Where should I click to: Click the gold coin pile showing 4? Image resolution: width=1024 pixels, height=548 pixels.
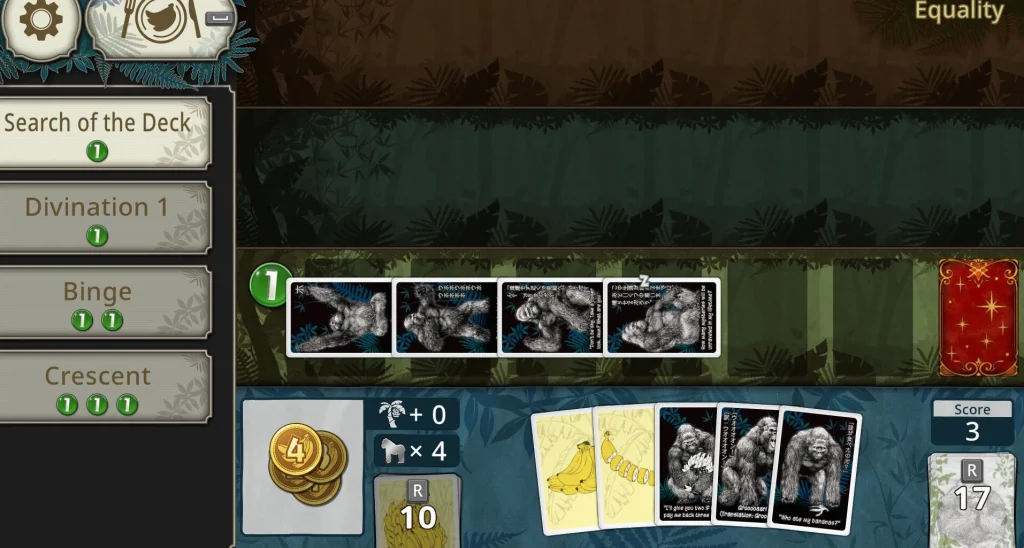point(302,467)
